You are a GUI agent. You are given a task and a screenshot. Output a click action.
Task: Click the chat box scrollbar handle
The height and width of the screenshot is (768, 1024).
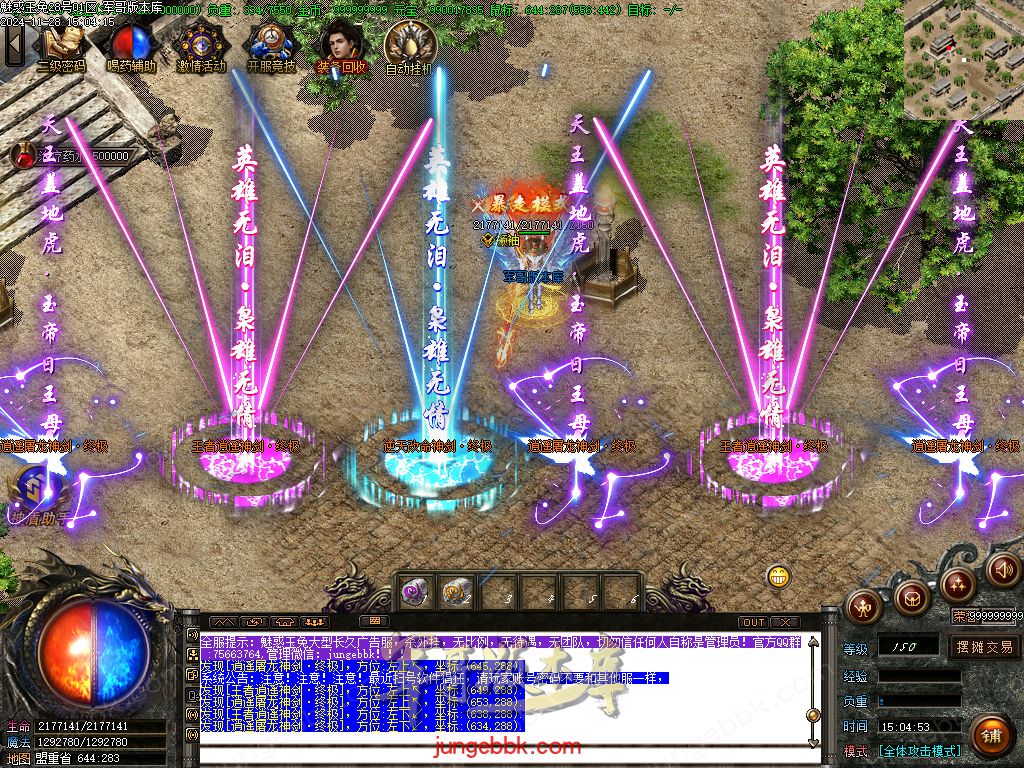pyautogui.click(x=814, y=714)
